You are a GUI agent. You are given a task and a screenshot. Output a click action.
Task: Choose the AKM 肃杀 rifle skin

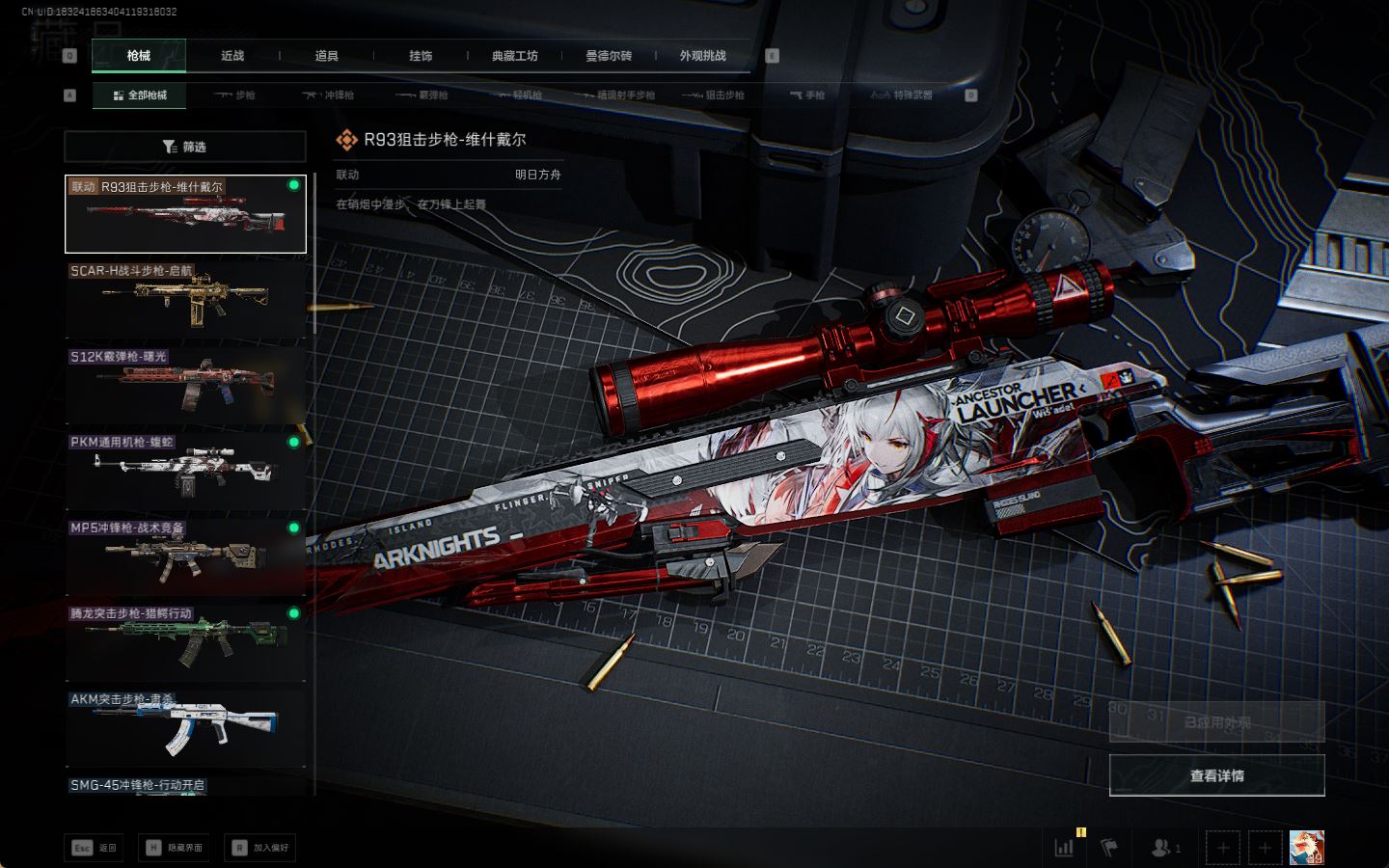tap(185, 727)
